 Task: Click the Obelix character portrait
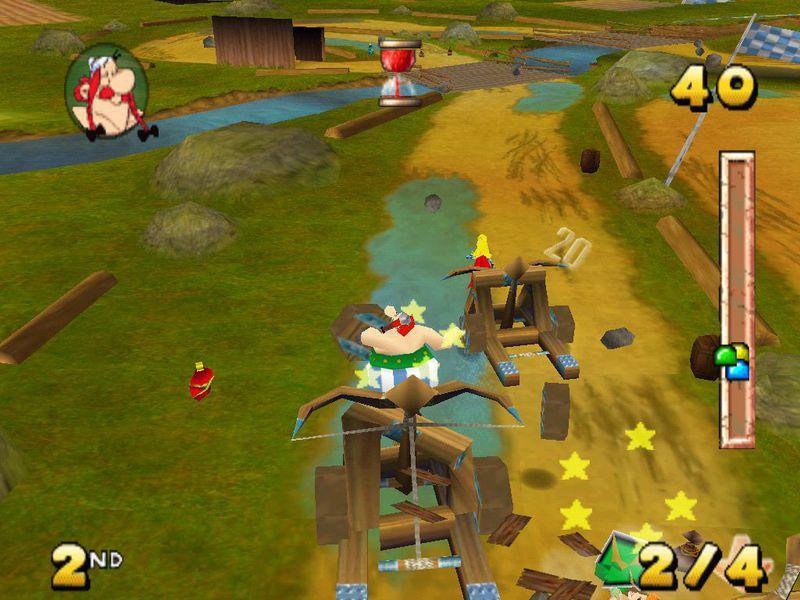[x=106, y=92]
